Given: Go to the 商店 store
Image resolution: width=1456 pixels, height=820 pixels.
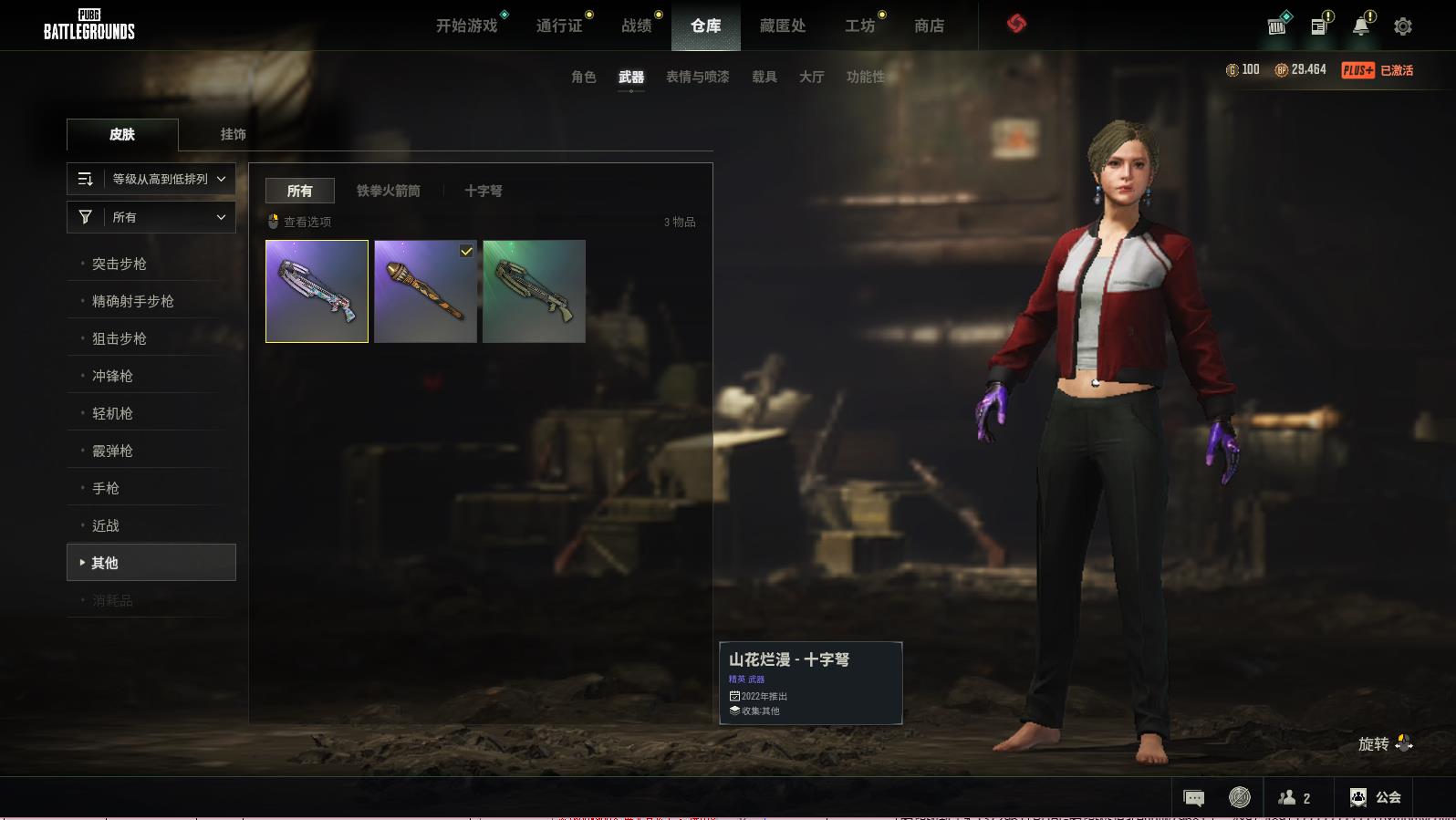Looking at the screenshot, I should point(929,26).
